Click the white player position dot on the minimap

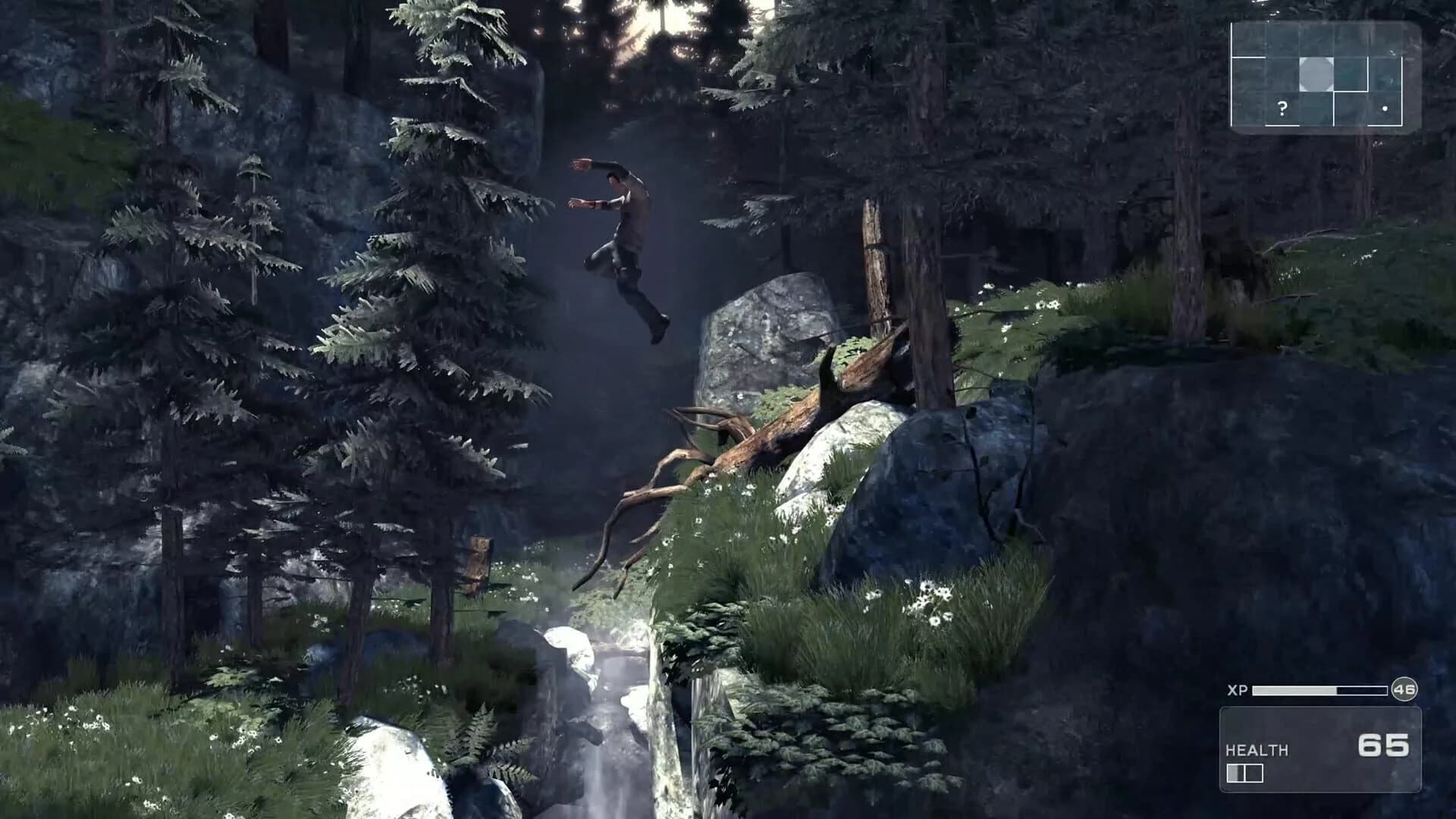[x=1385, y=108]
